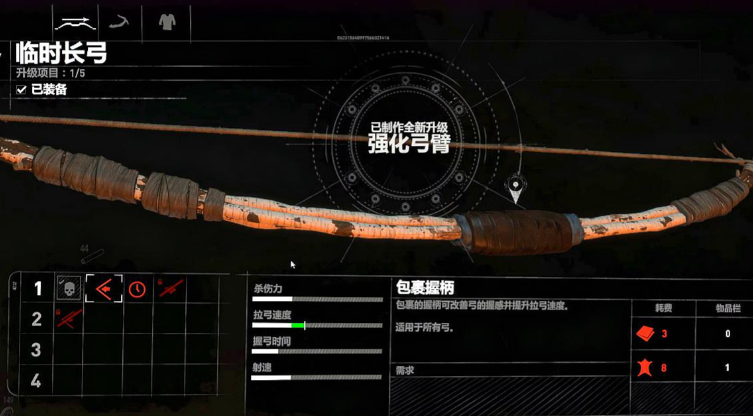Open the climbing axe tab

[x=122, y=20]
